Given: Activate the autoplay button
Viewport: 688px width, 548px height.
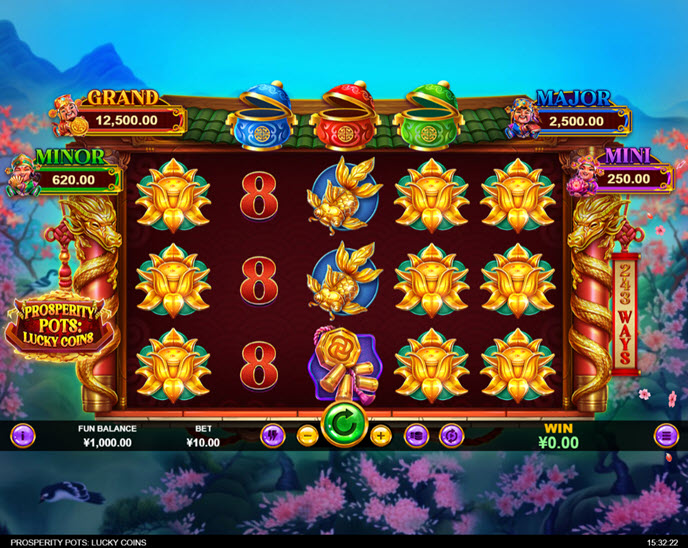Looking at the screenshot, I should click(452, 435).
